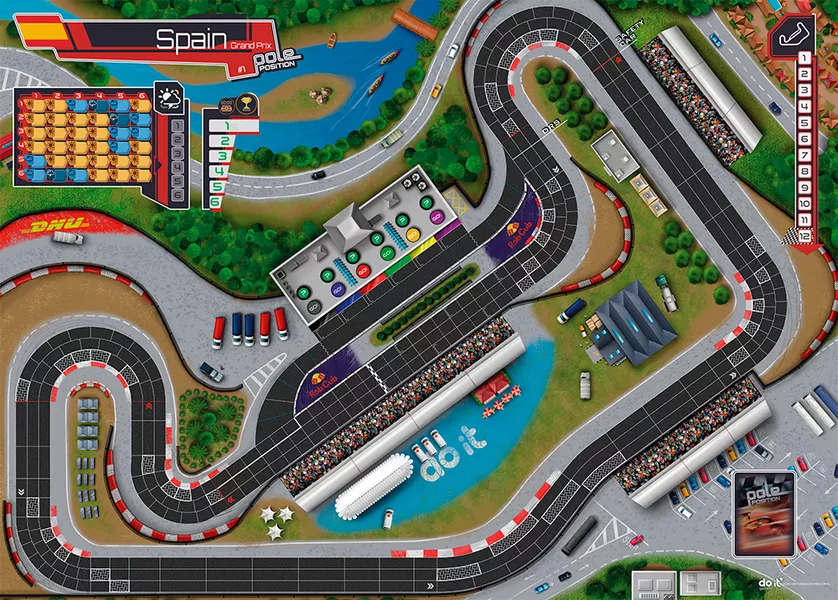Choose the chequered lap 12 finish space
Screen dimensions: 838x600
[x=804, y=237]
